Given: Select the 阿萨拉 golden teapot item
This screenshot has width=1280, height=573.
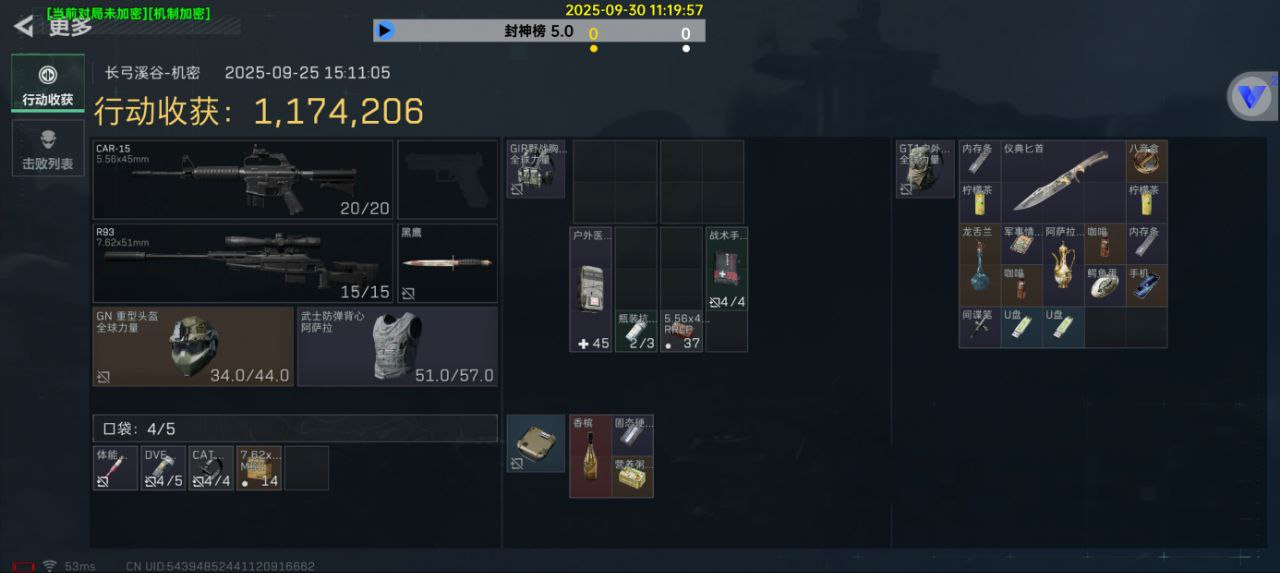Looking at the screenshot, I should [x=1062, y=264].
